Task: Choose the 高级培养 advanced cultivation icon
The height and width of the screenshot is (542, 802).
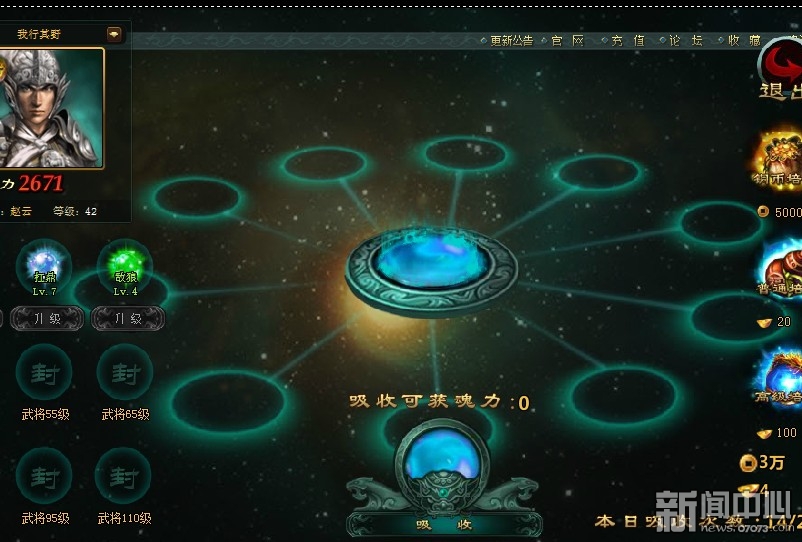Action: pyautogui.click(x=781, y=380)
